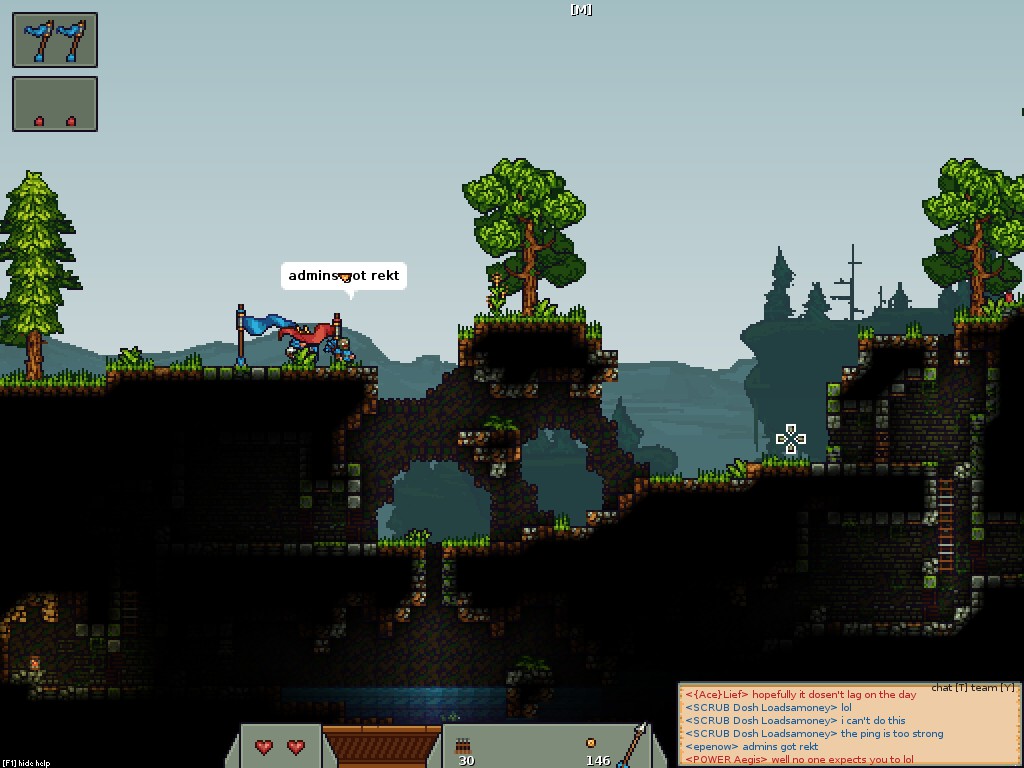Select the wooden inventory panel
Image resolution: width=1024 pixels, height=768 pixels.
click(x=382, y=746)
